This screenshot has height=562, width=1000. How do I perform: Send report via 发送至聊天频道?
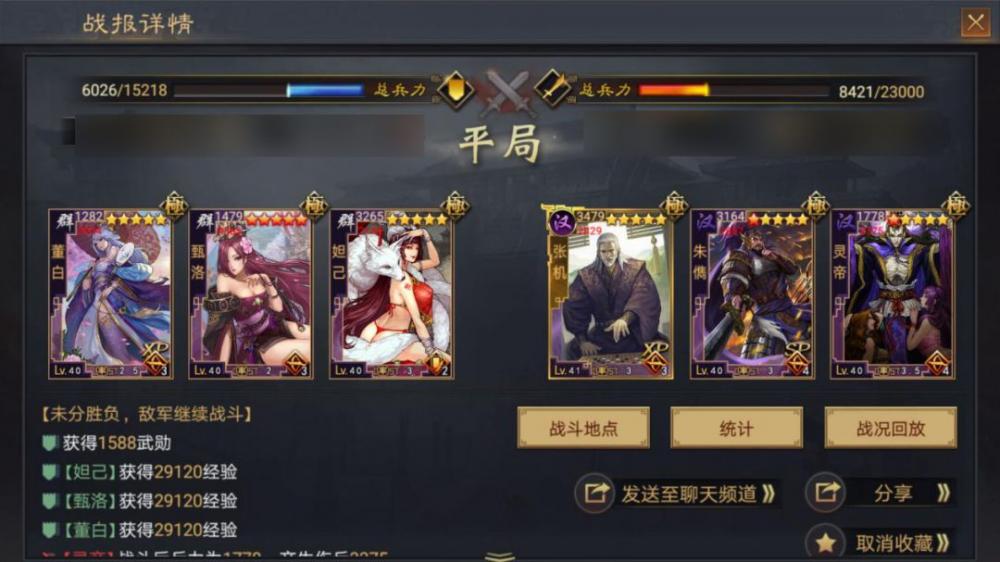[x=679, y=493]
